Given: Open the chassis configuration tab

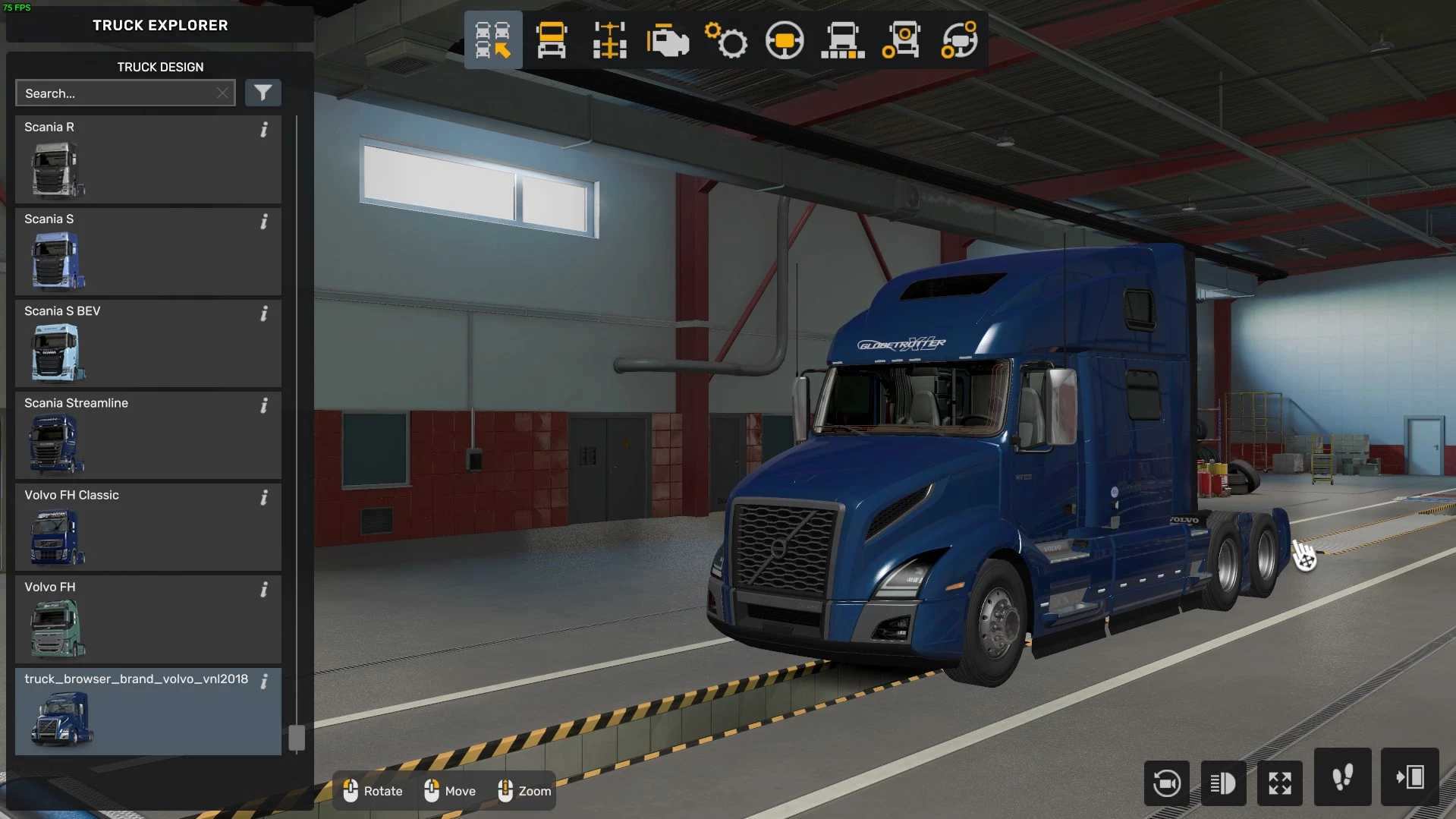Looking at the screenshot, I should point(610,40).
